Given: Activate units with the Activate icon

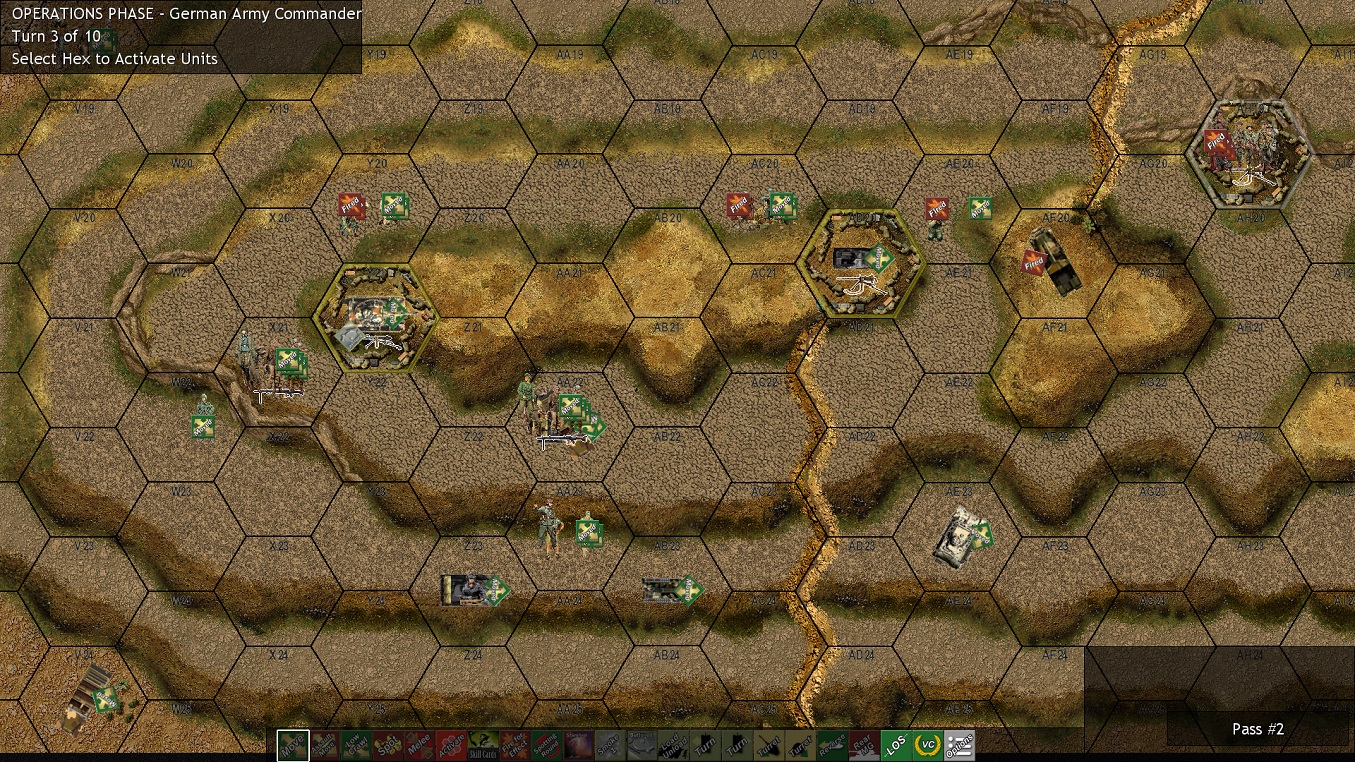Looking at the screenshot, I should 453,745.
